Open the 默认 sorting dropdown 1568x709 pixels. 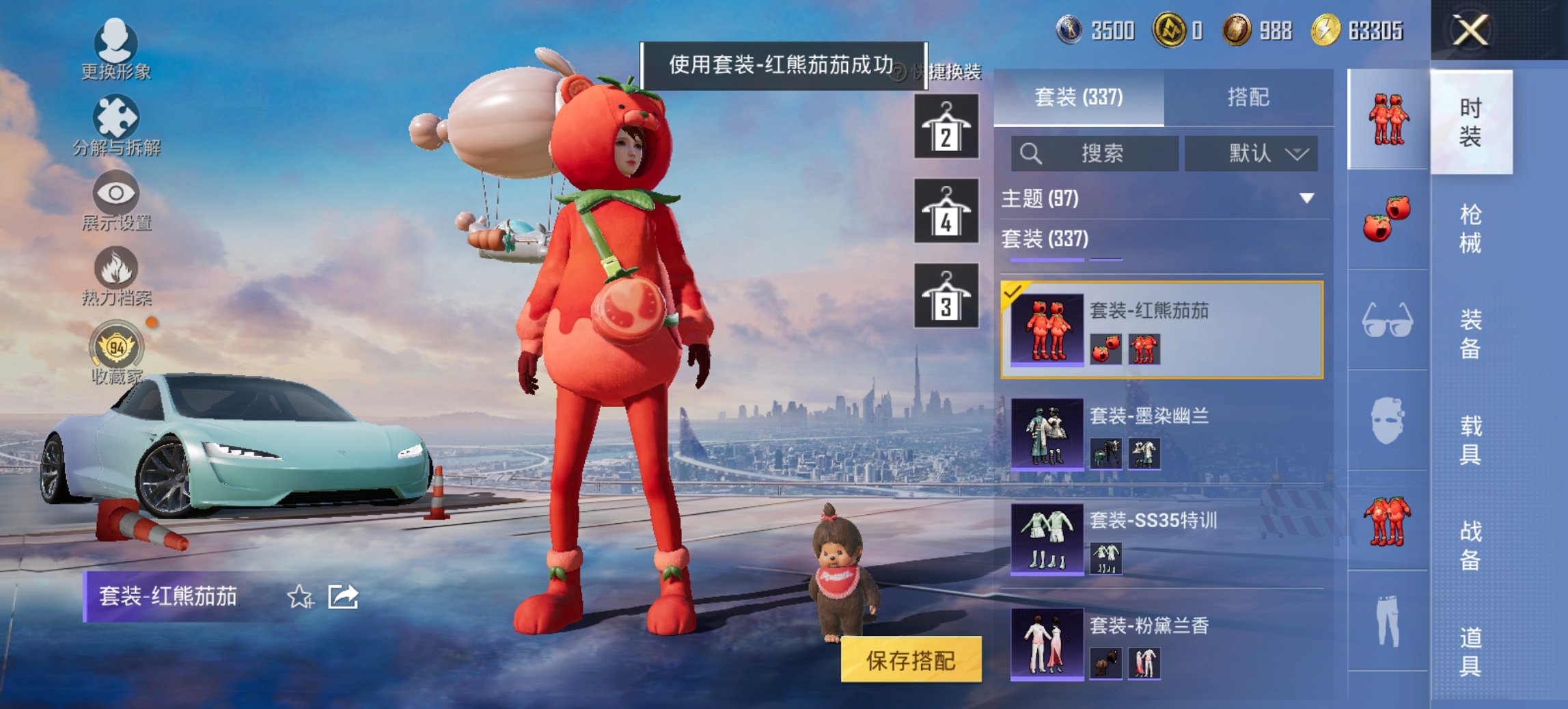pos(1250,153)
